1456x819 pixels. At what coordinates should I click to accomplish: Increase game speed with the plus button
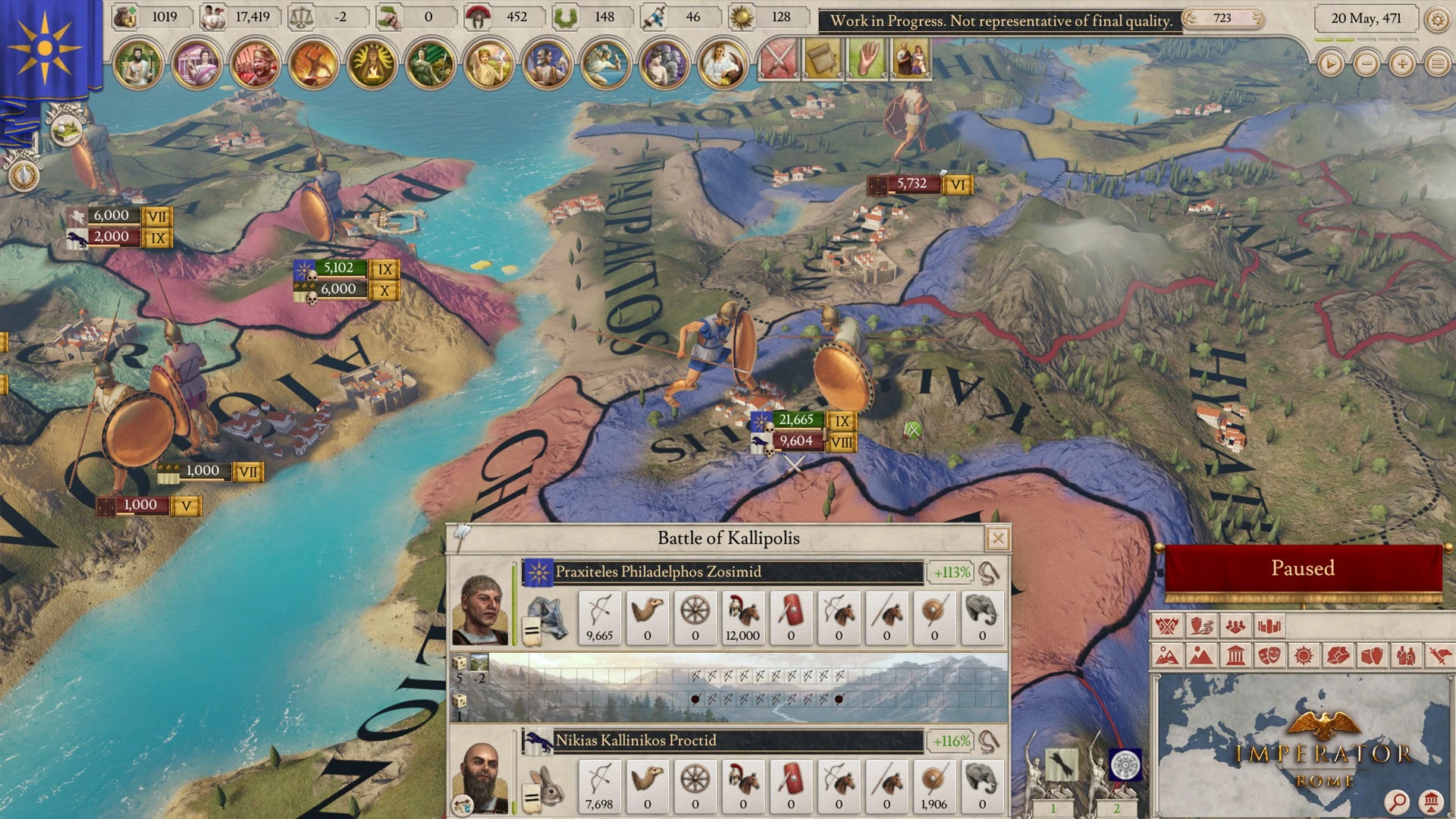point(1401,64)
